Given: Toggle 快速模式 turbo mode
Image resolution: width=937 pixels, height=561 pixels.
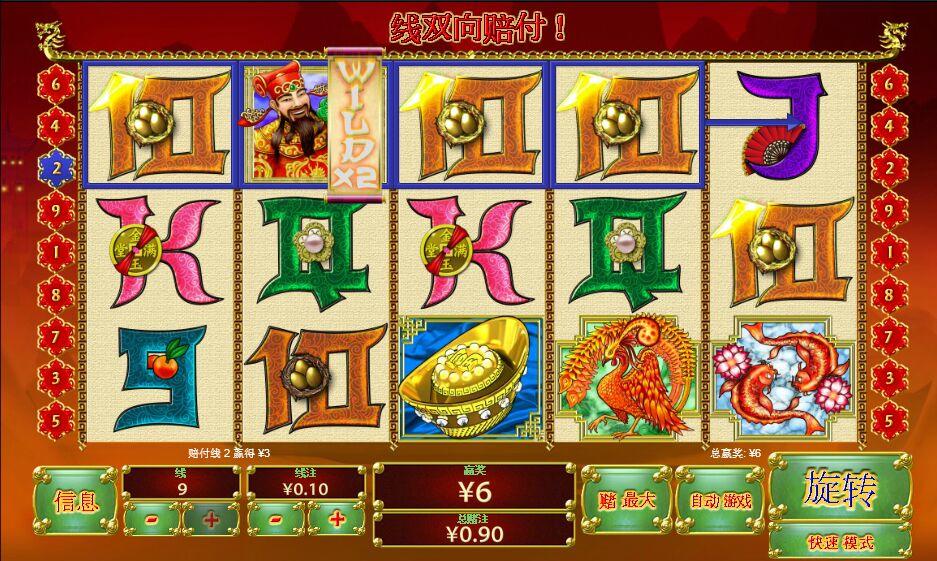Looking at the screenshot, I should point(839,542).
